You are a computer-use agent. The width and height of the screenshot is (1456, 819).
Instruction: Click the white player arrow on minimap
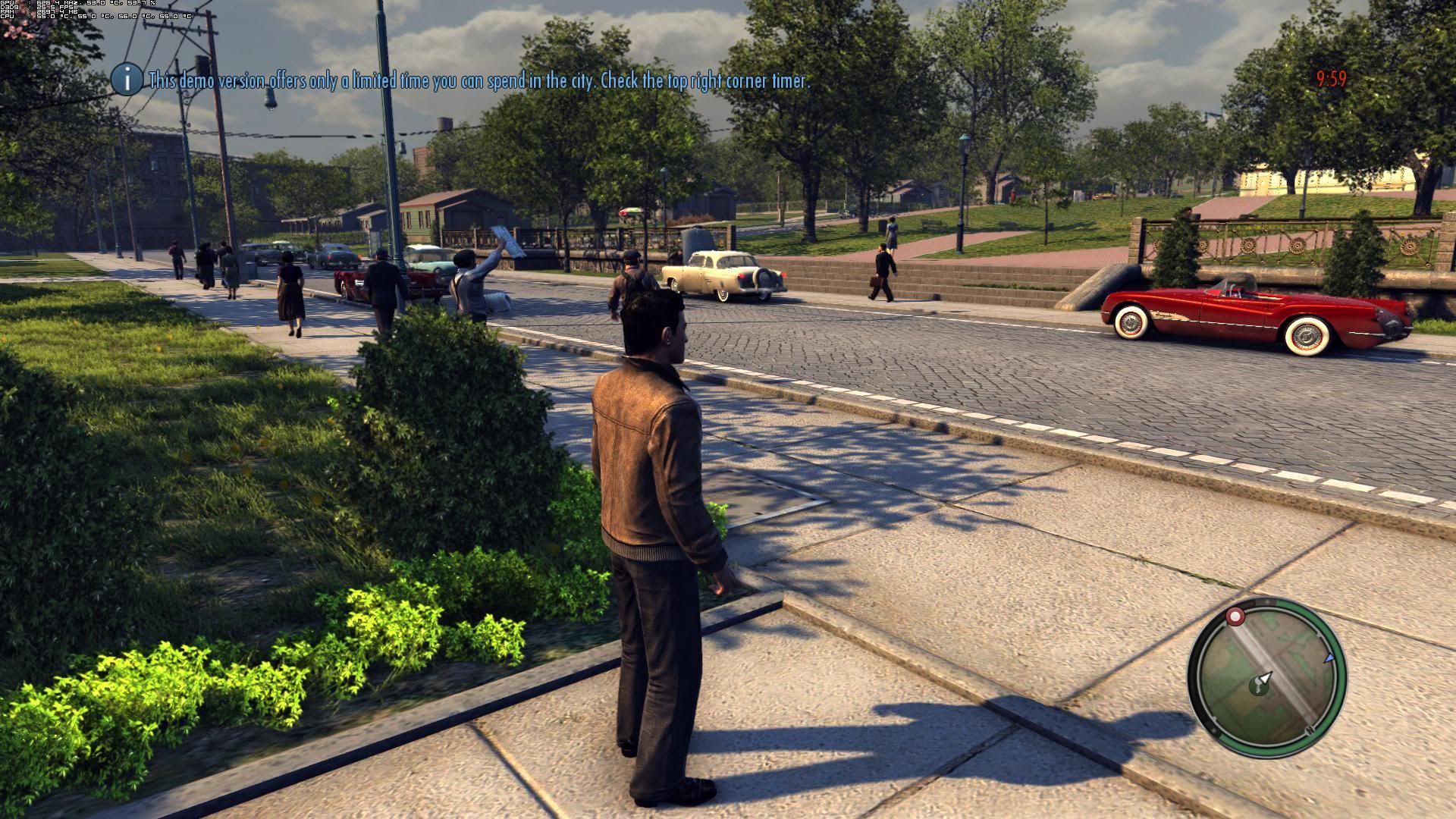tap(1264, 677)
